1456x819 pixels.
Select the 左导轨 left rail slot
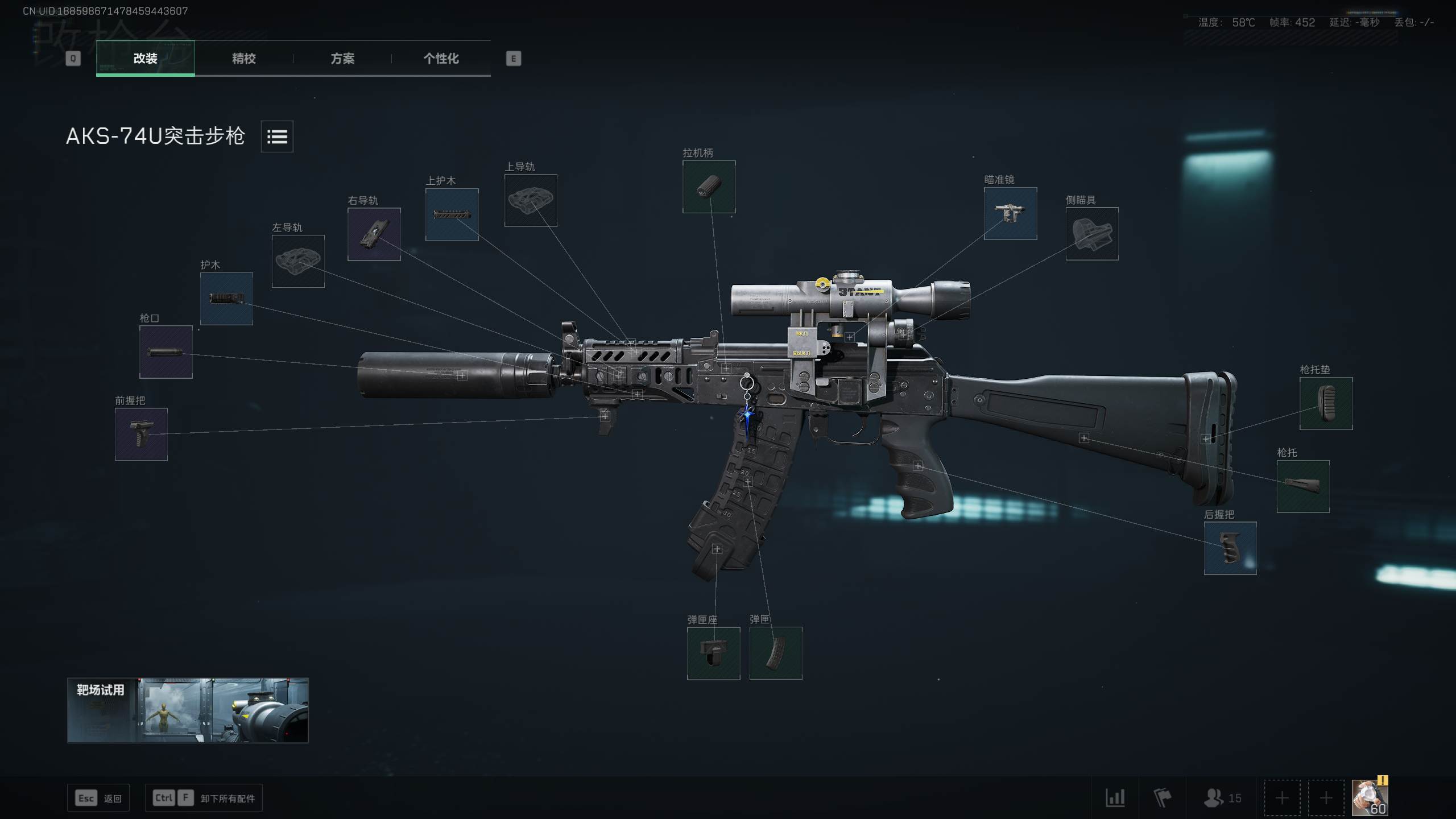(x=297, y=261)
